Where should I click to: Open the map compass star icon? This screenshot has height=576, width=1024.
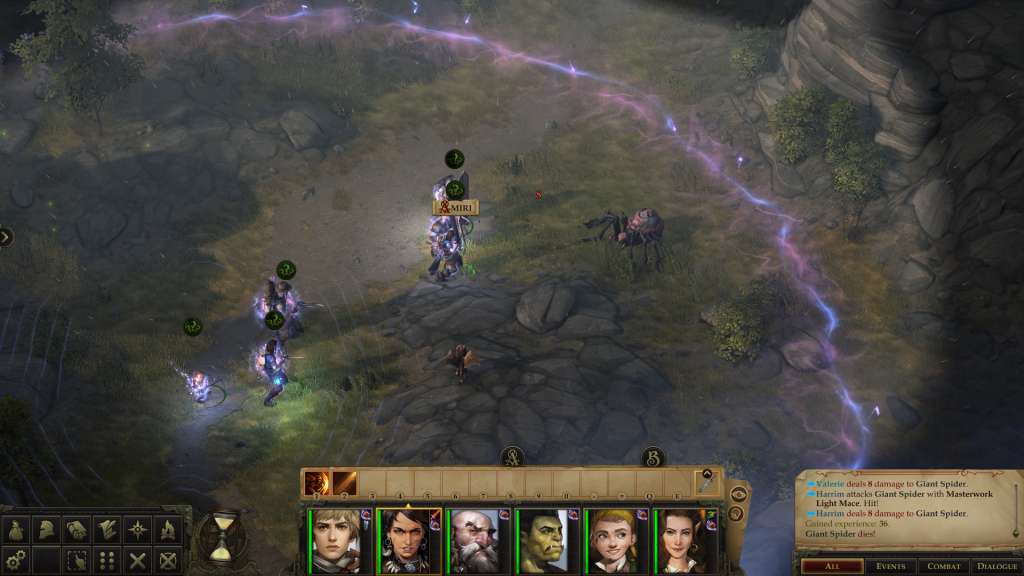[x=137, y=531]
